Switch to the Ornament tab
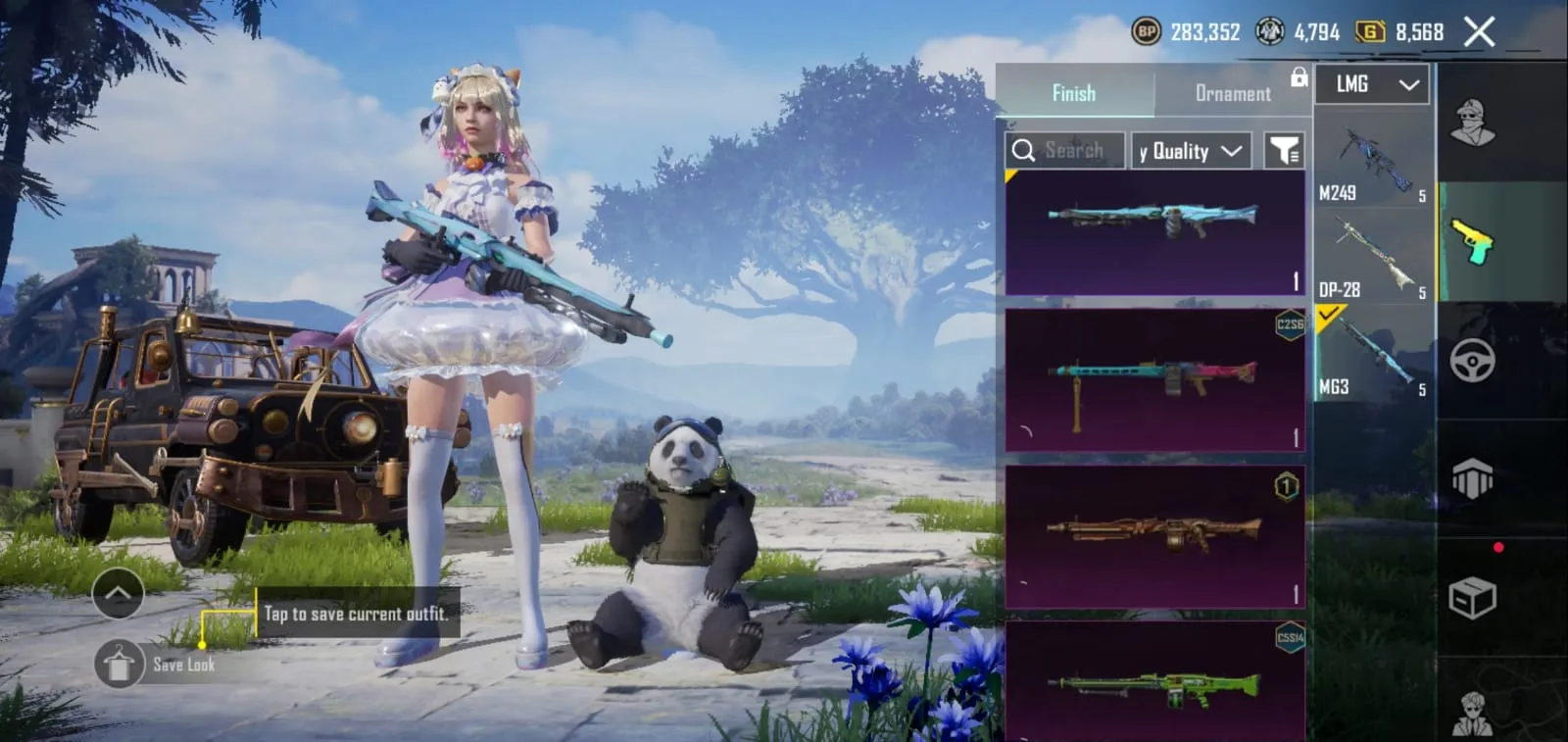Screen dimensions: 1568x742 [1232, 93]
